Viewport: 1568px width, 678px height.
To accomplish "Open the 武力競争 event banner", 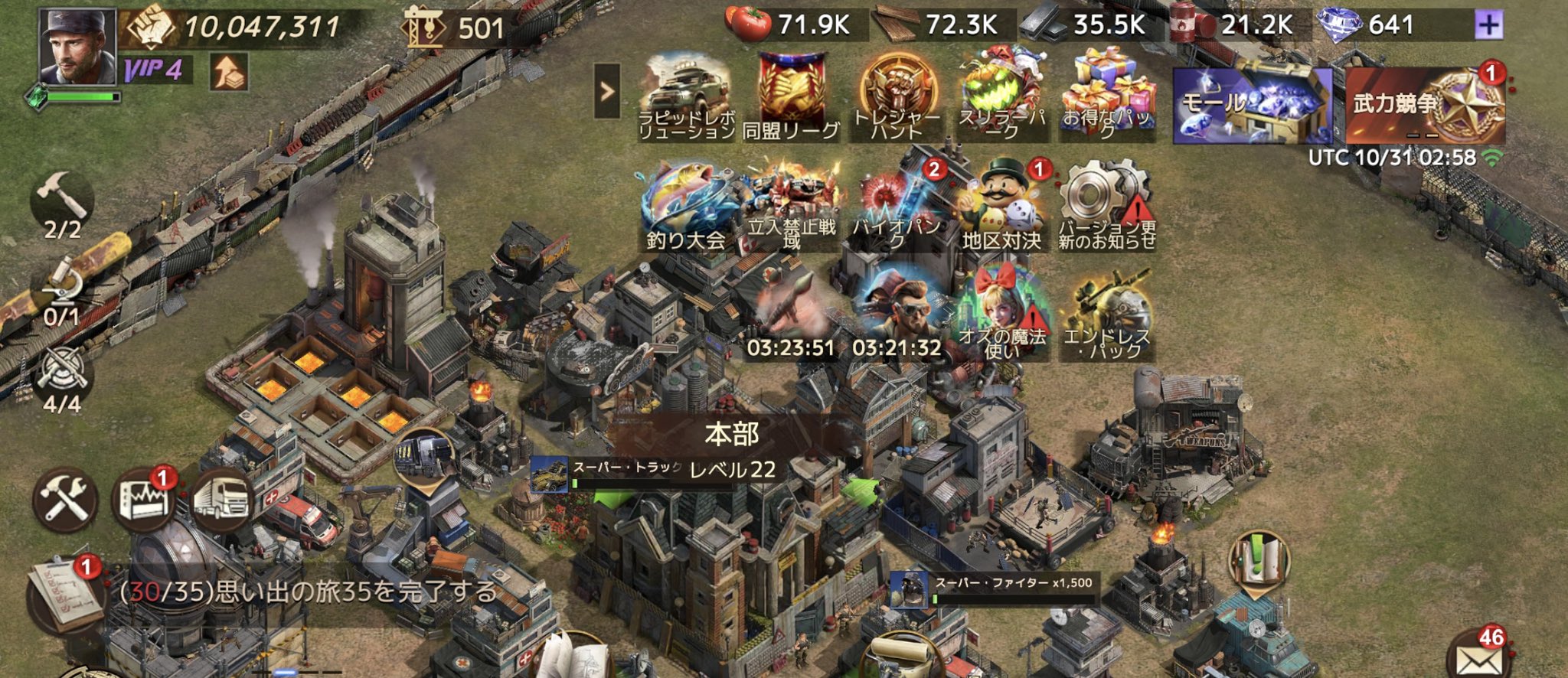I will (x=1426, y=105).
